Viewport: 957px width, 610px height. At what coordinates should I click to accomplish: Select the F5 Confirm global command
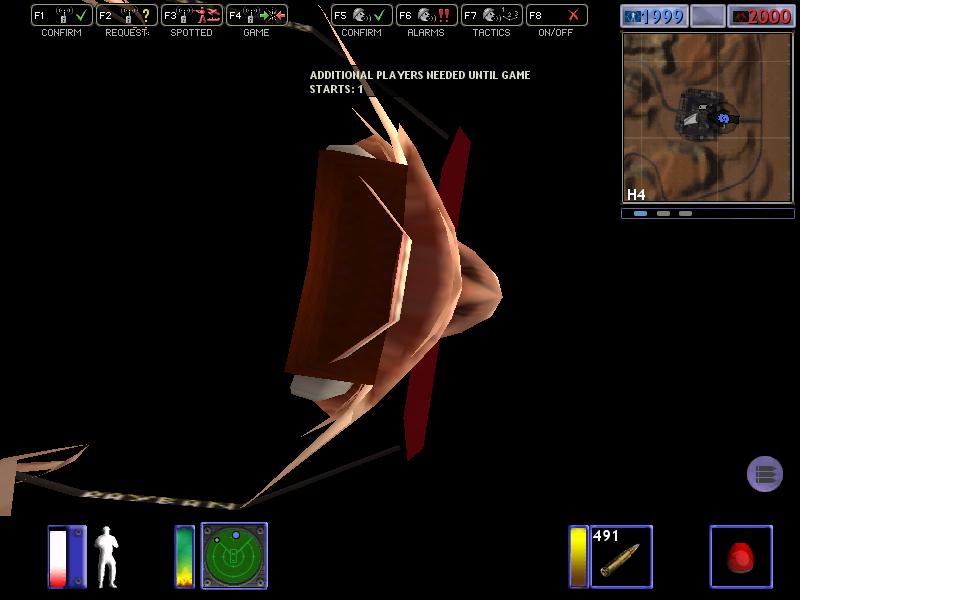pos(361,16)
